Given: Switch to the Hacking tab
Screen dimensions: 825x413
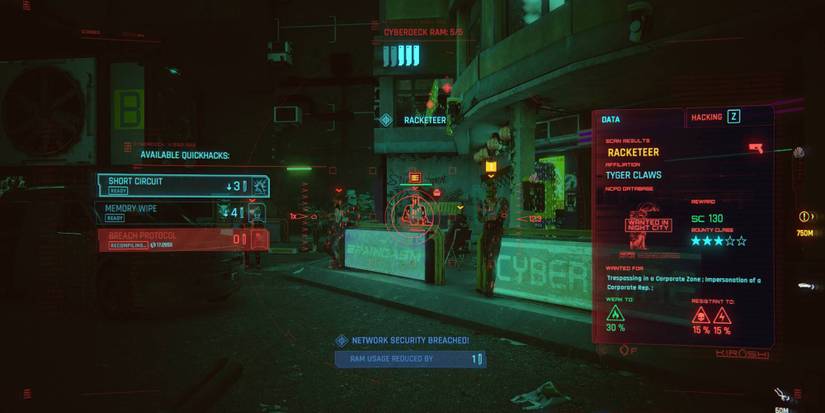Looking at the screenshot, I should click(x=714, y=117).
